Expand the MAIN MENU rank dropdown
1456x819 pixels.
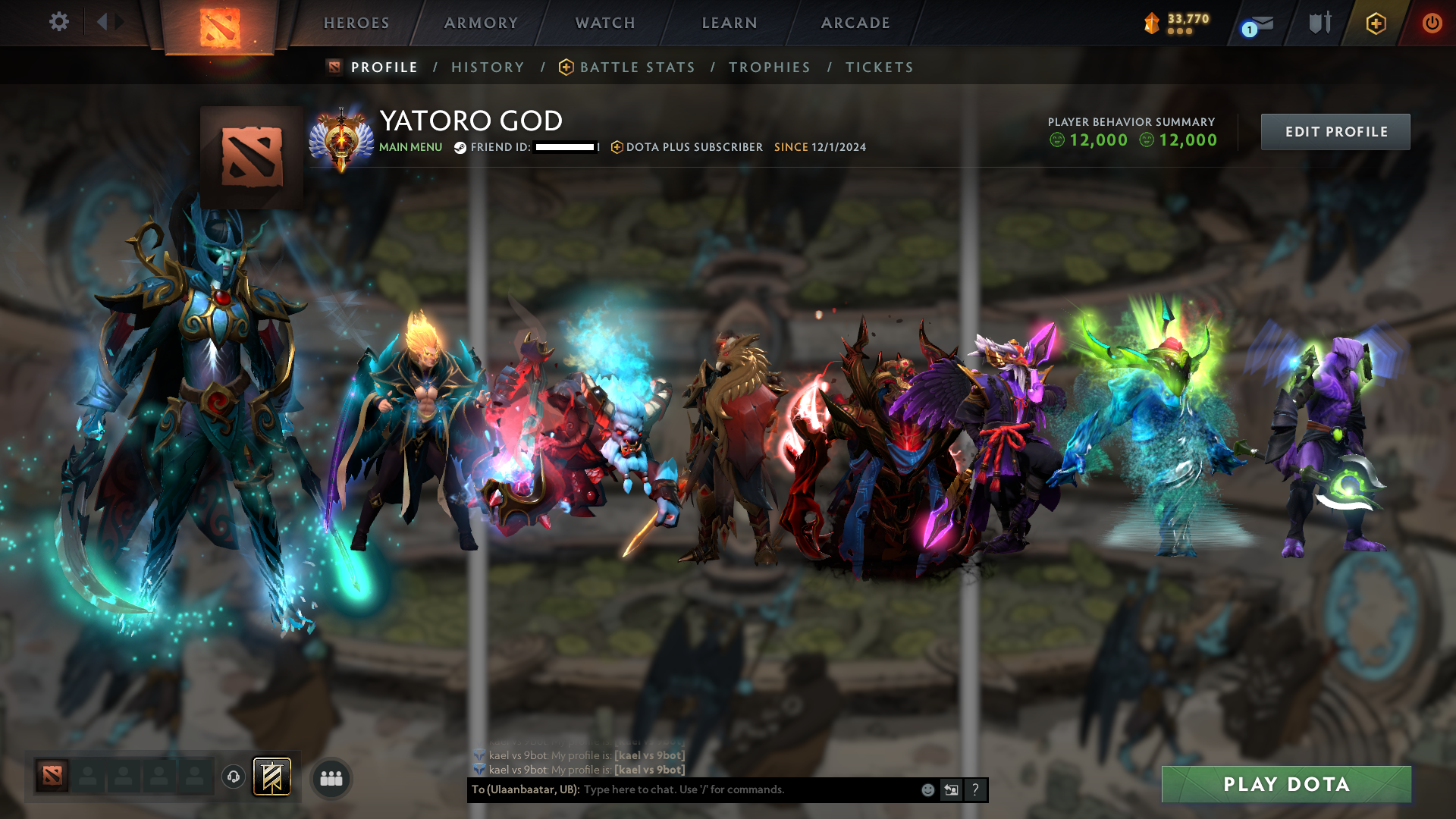pos(410,146)
